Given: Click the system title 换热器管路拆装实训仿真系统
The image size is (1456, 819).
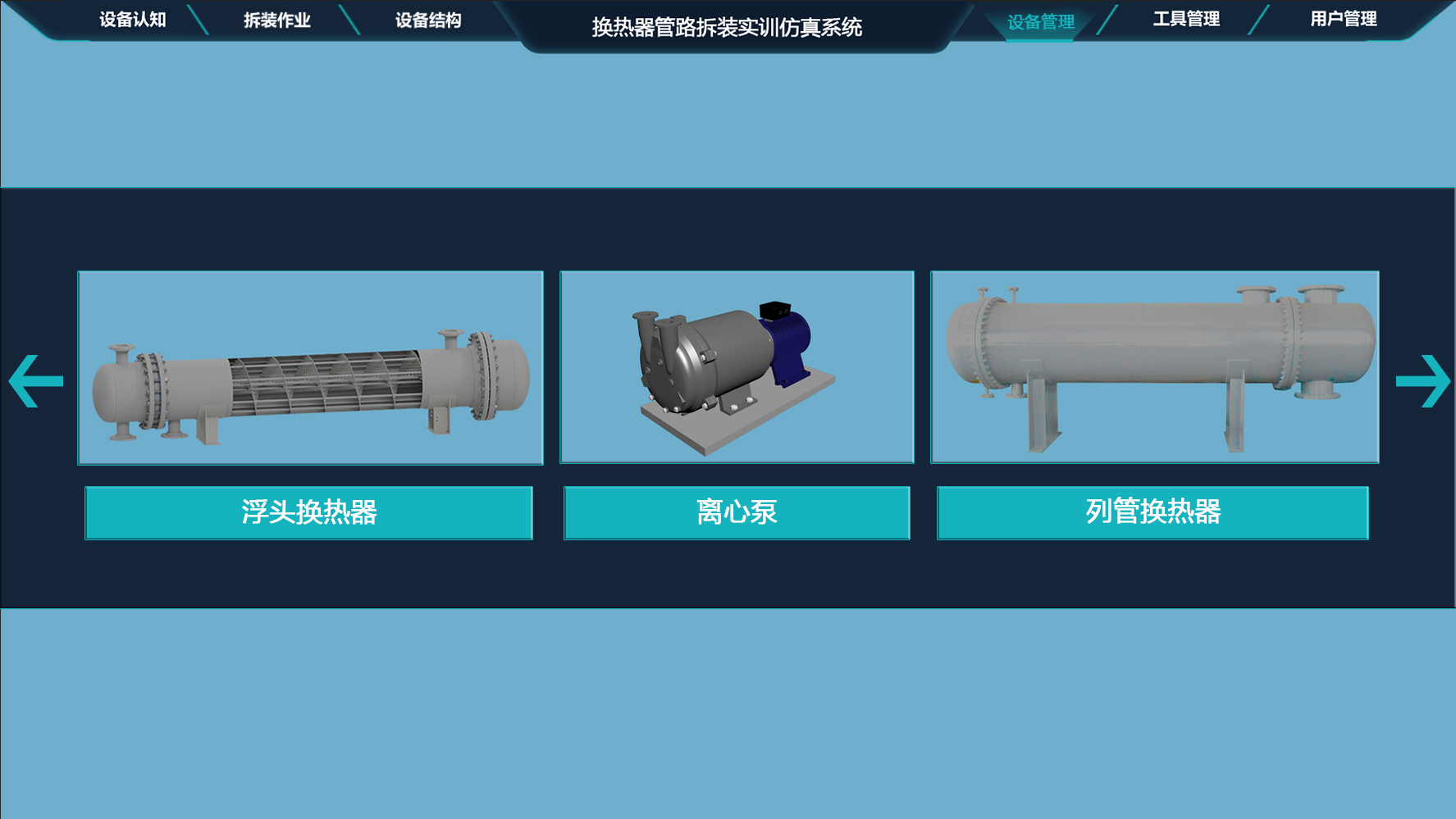Looking at the screenshot, I should point(725,26).
